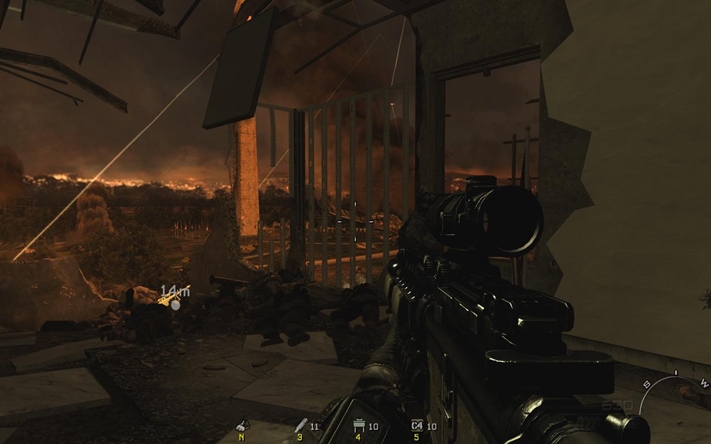Pick the slot 3 weapon item icon
This screenshot has height=444, width=711.
click(300, 427)
